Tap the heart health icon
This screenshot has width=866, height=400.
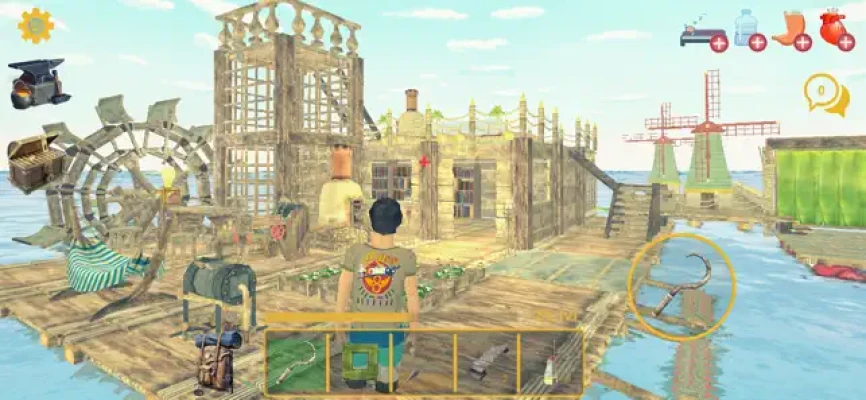point(834,29)
